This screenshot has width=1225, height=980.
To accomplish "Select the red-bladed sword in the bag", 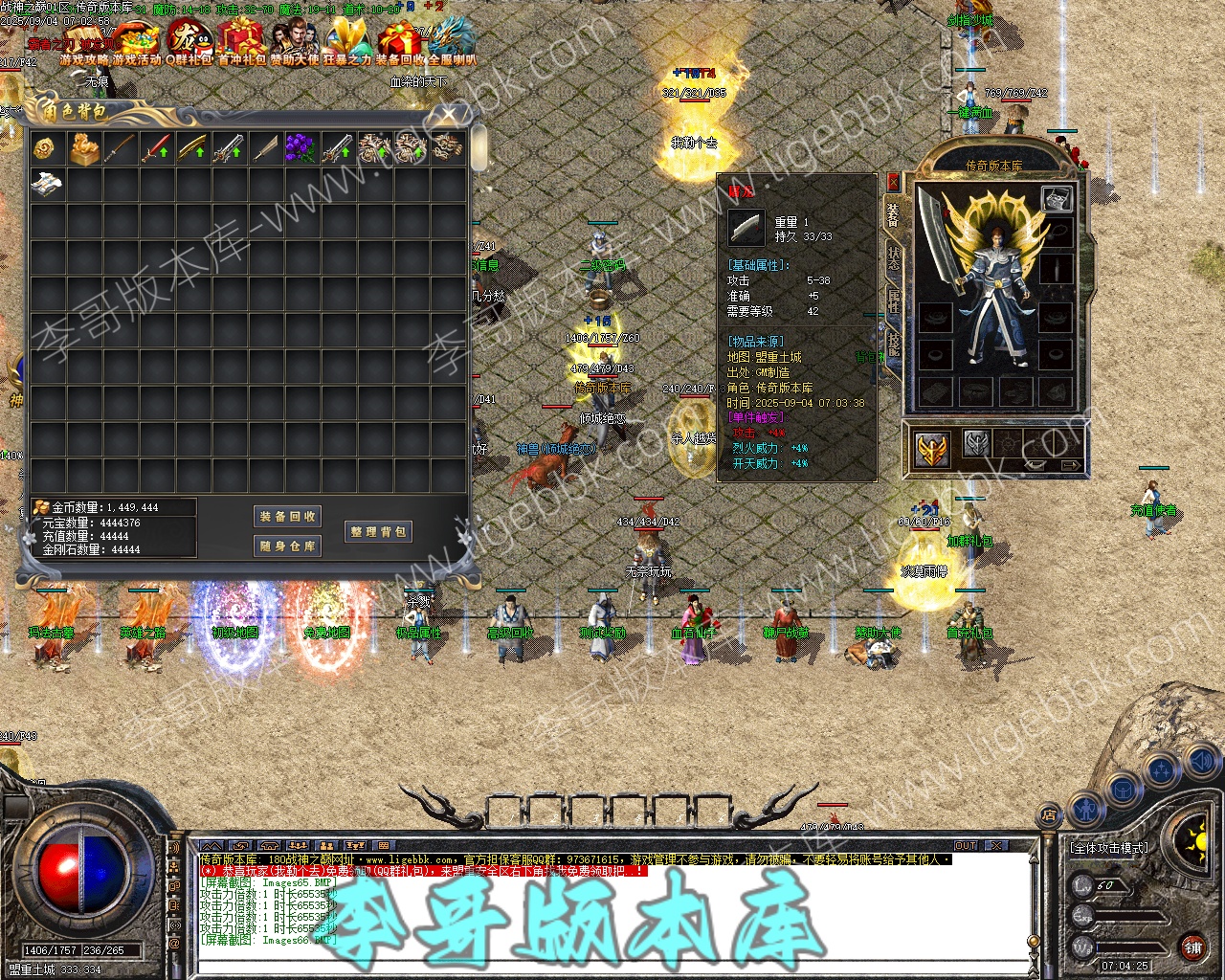I will [x=156, y=148].
